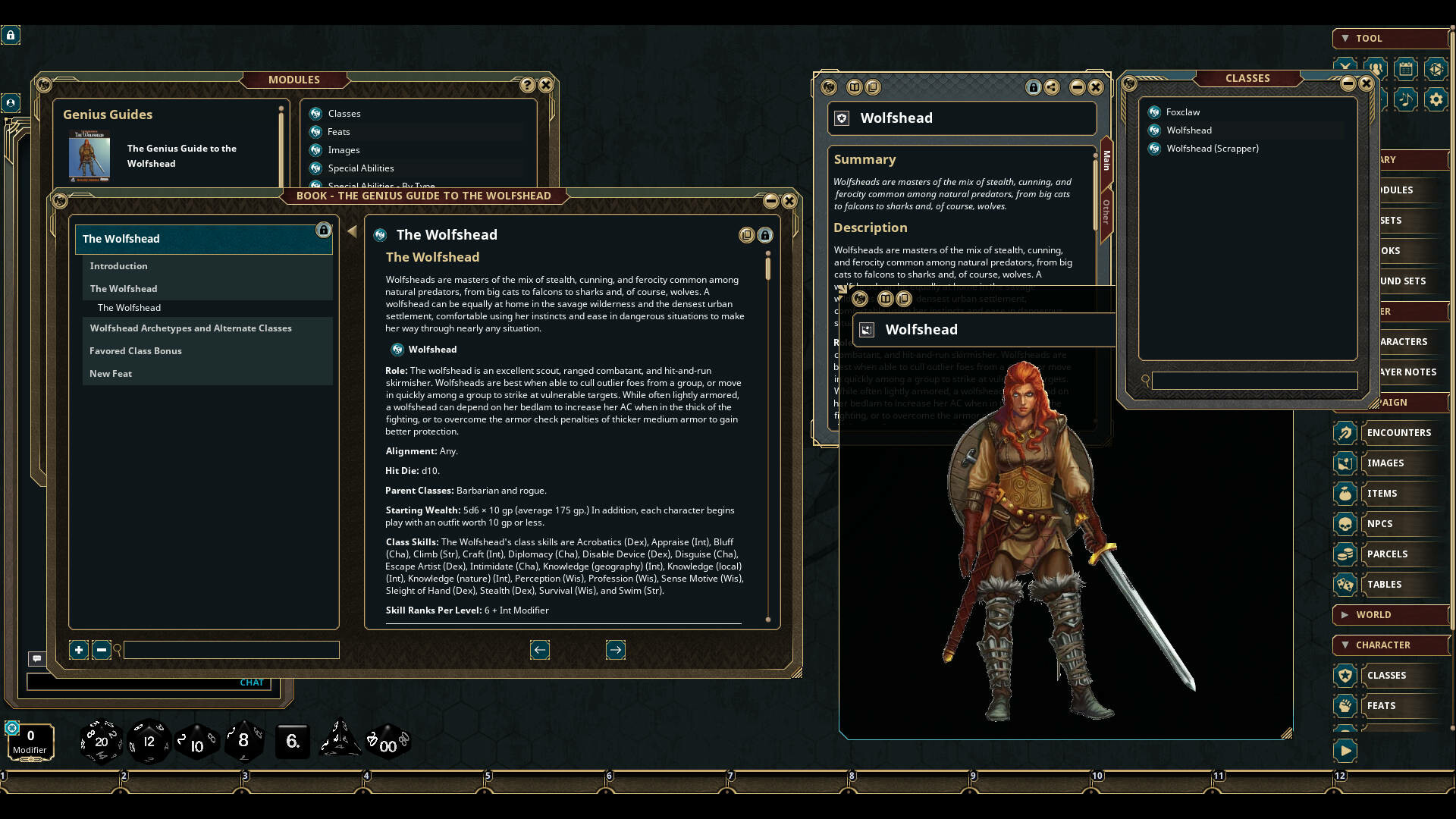Image resolution: width=1456 pixels, height=819 pixels.
Task: Open the Parcels sidebar panel
Action: [1389, 554]
